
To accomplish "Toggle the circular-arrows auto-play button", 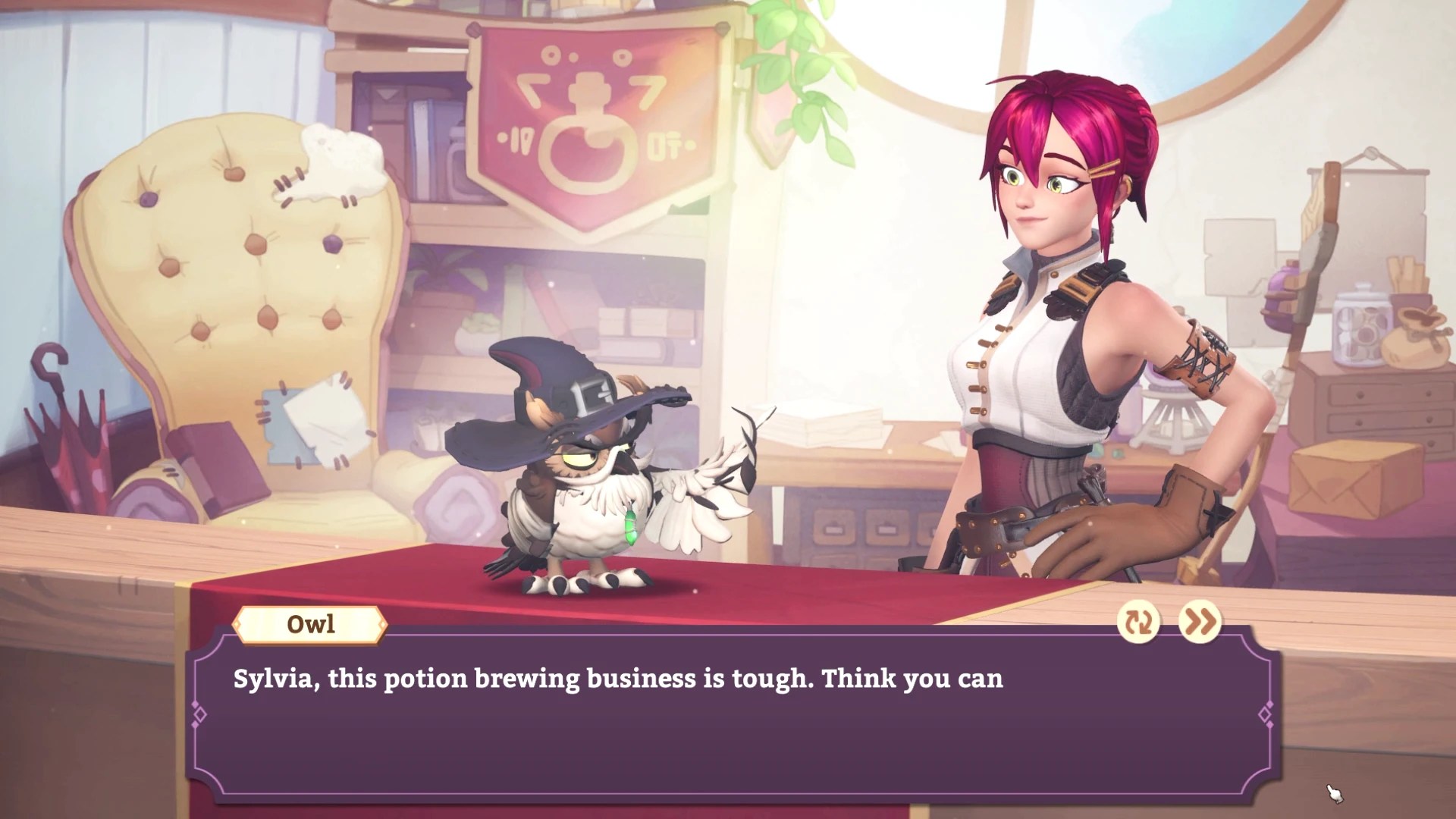I will pos(1138,623).
